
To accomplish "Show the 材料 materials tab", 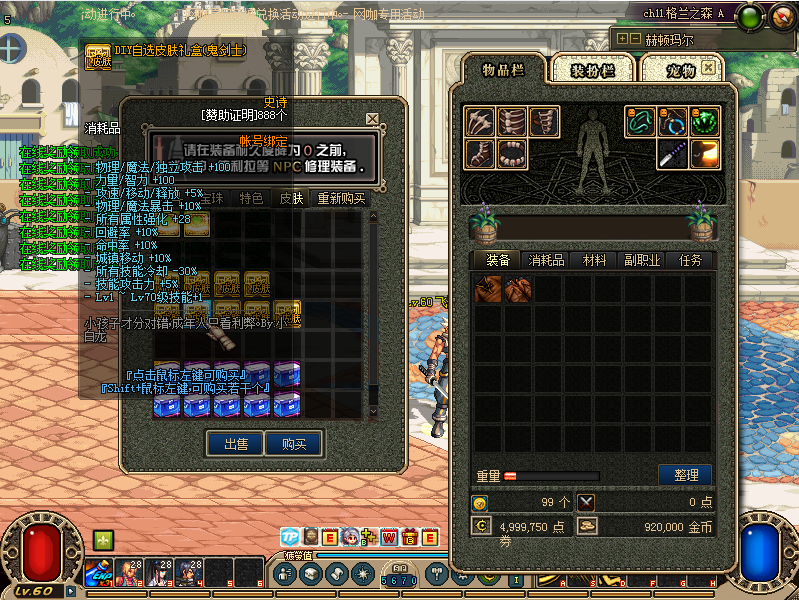I will tap(595, 260).
